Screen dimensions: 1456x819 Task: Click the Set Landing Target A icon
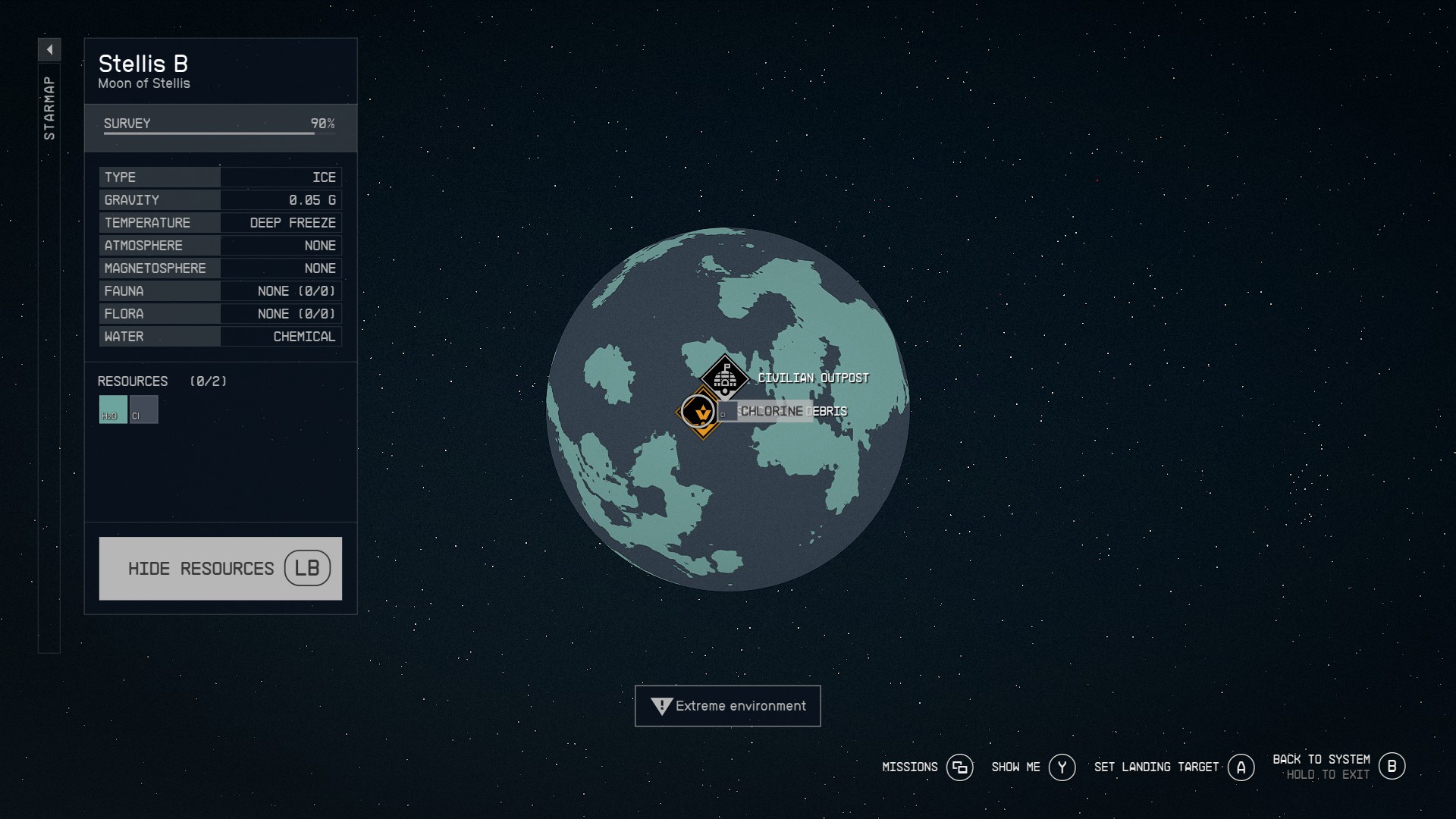coord(1241,767)
